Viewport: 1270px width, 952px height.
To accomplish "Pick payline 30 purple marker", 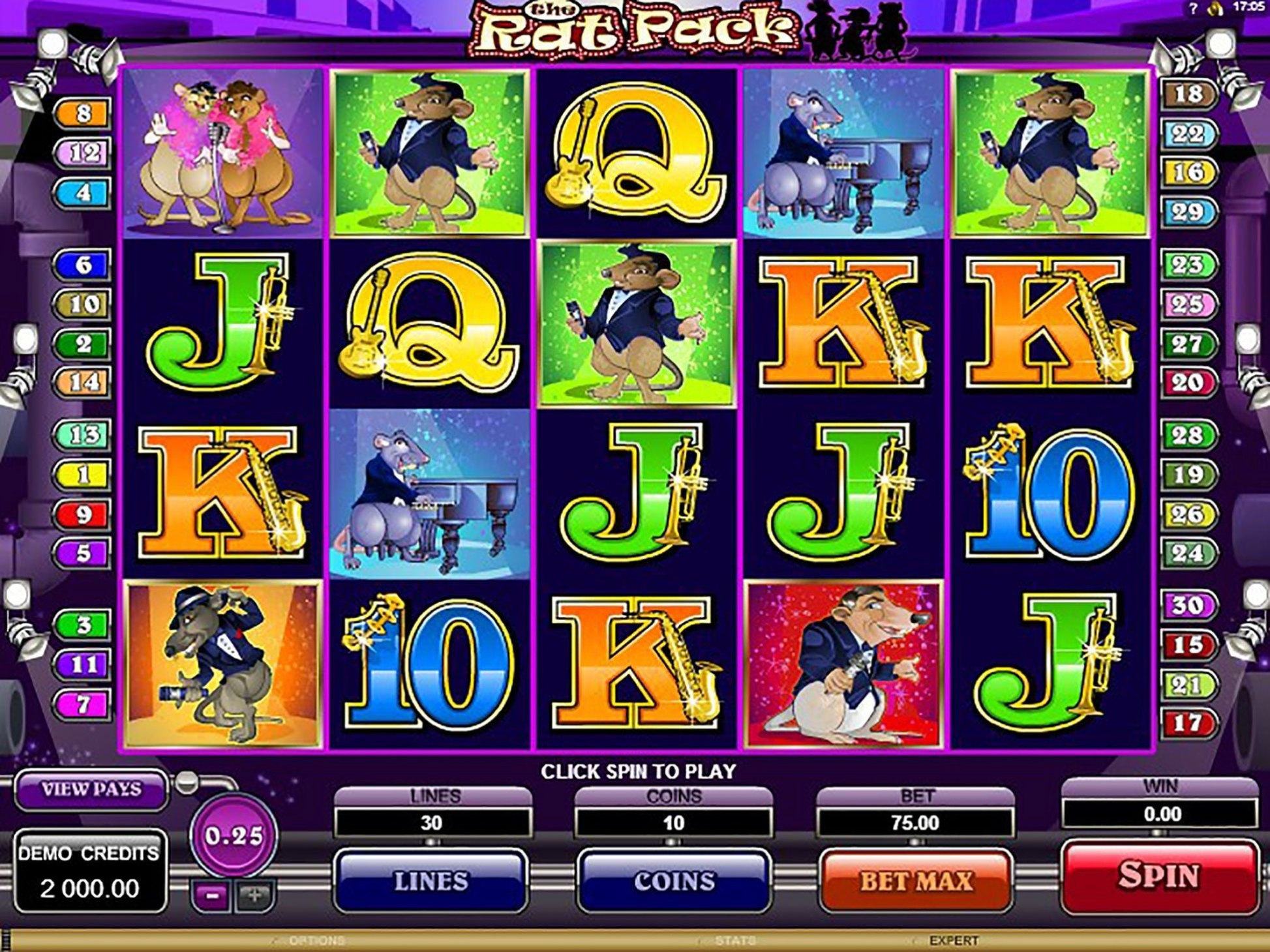I will coord(1188,606).
